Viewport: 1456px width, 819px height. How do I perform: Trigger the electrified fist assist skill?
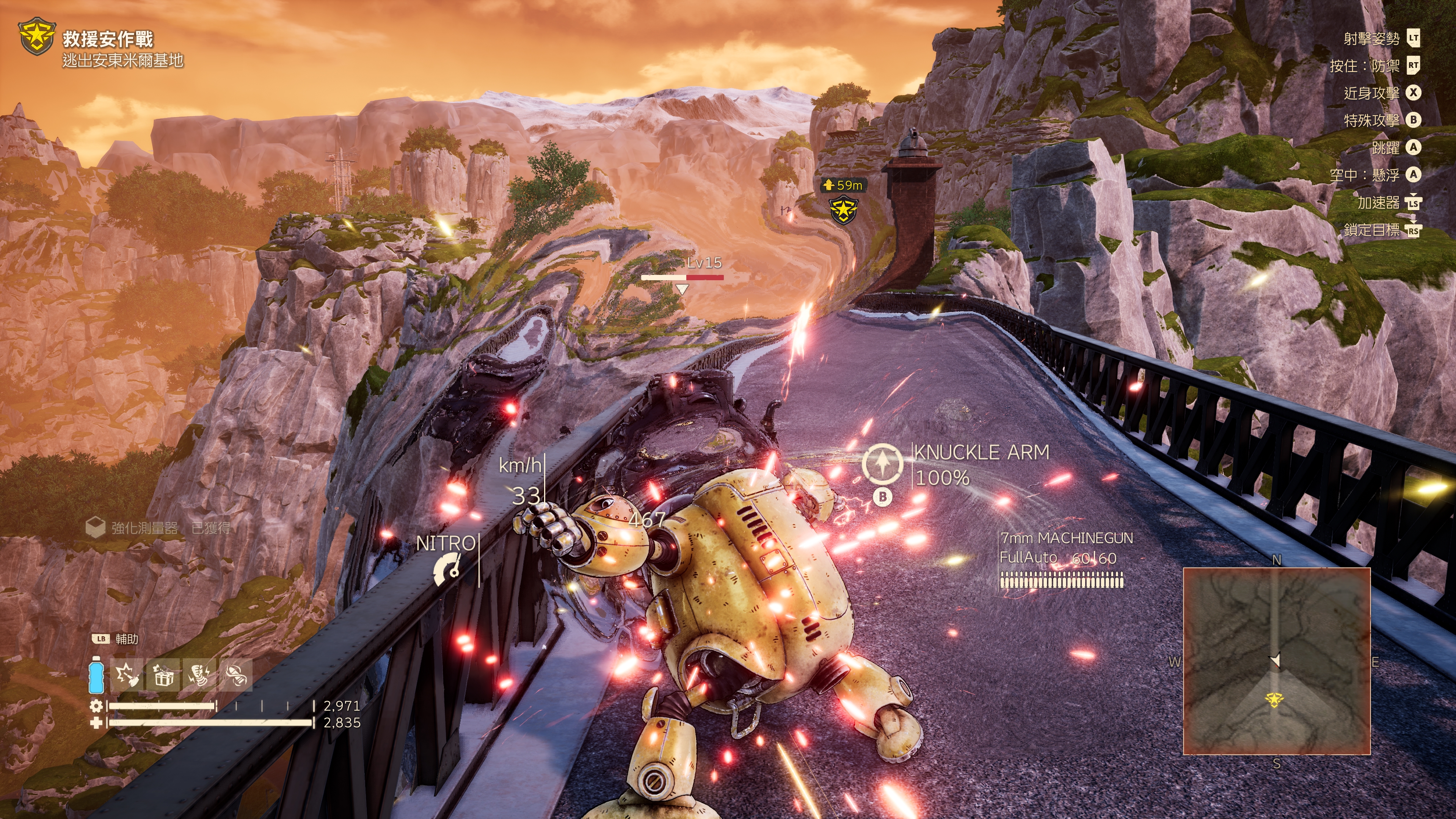pyautogui.click(x=199, y=675)
